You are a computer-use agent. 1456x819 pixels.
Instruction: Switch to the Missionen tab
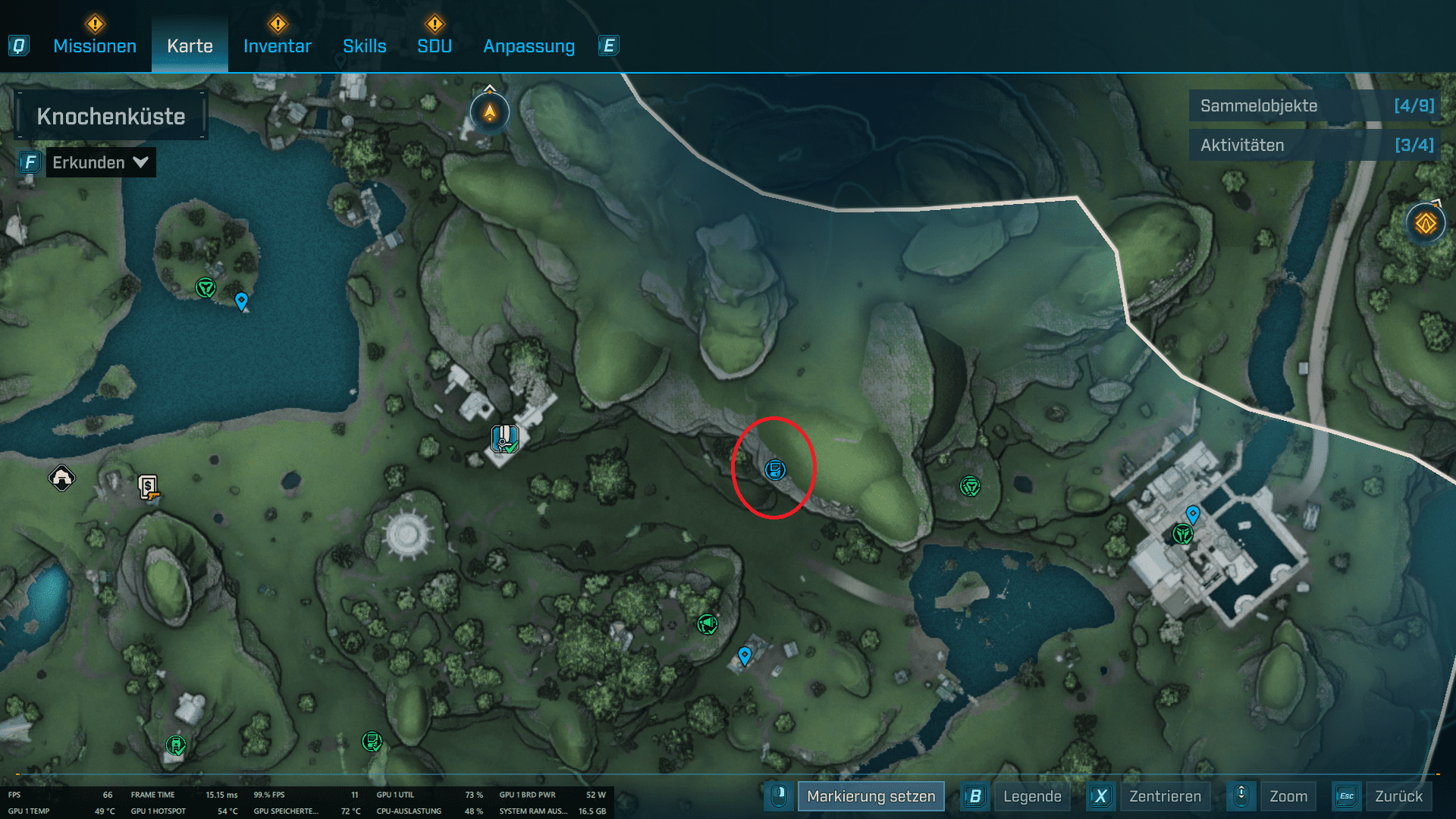[95, 46]
